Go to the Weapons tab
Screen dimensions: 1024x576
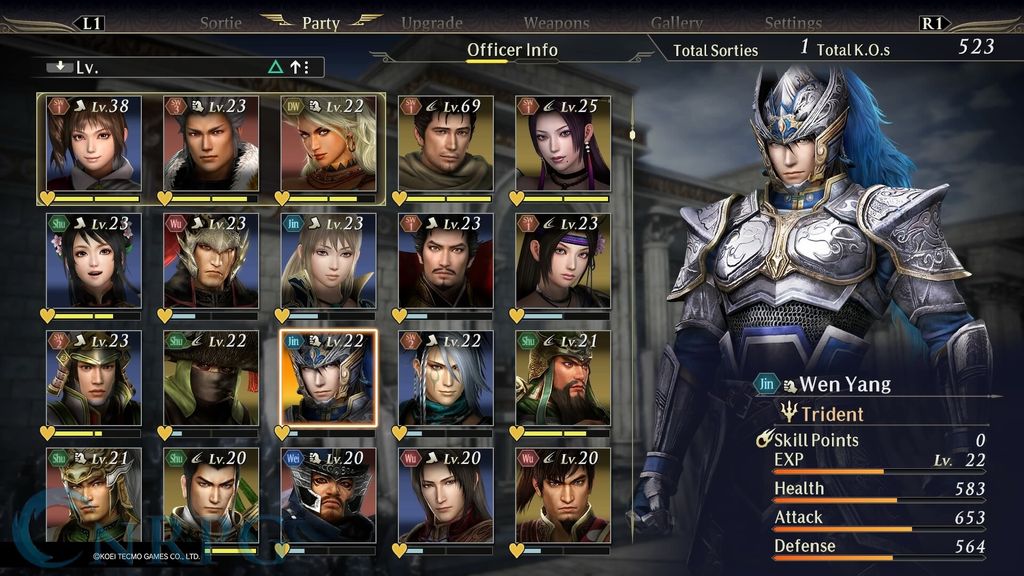click(556, 22)
